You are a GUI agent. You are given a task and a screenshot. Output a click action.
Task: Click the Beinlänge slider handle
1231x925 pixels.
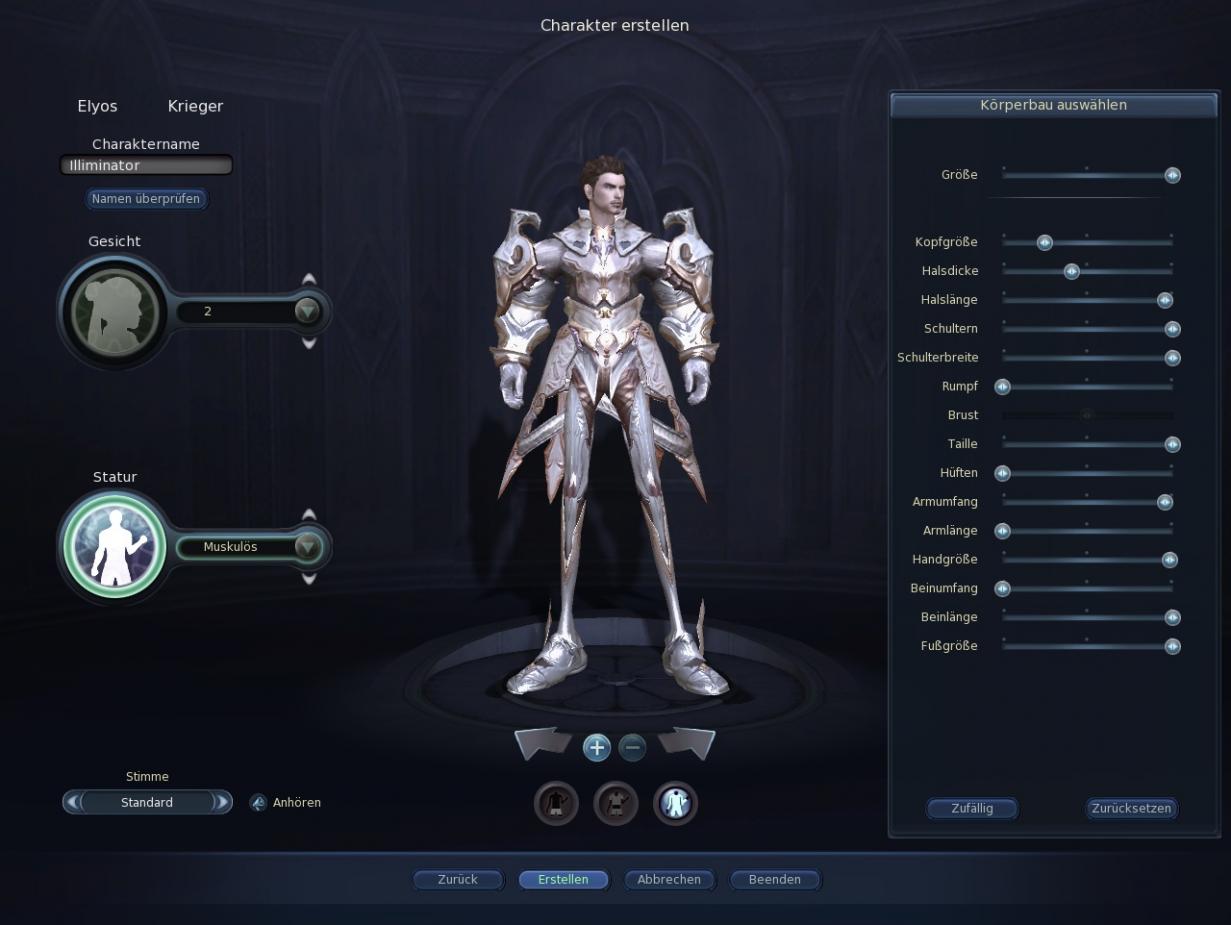click(x=1173, y=617)
